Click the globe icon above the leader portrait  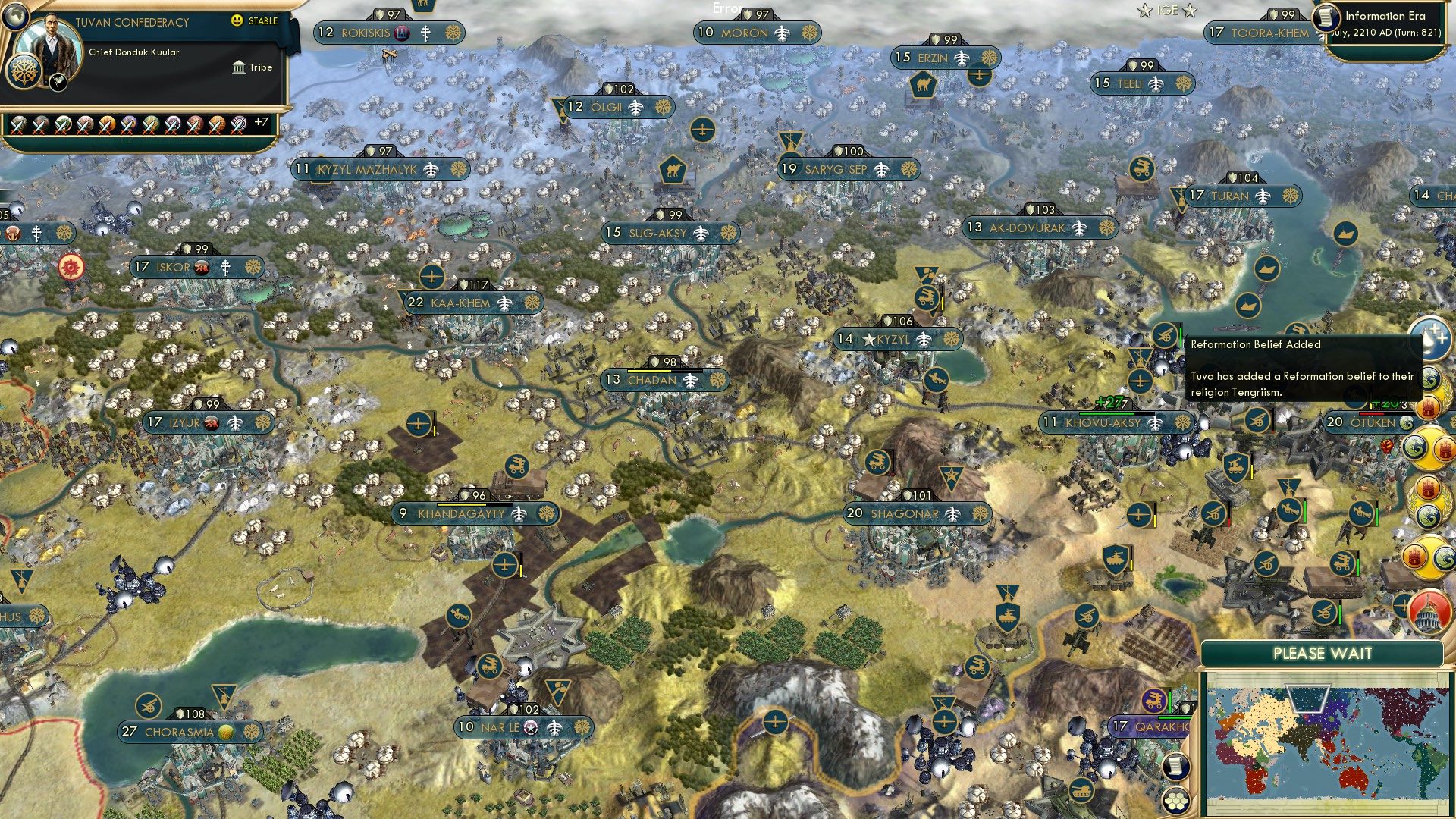click(x=15, y=17)
